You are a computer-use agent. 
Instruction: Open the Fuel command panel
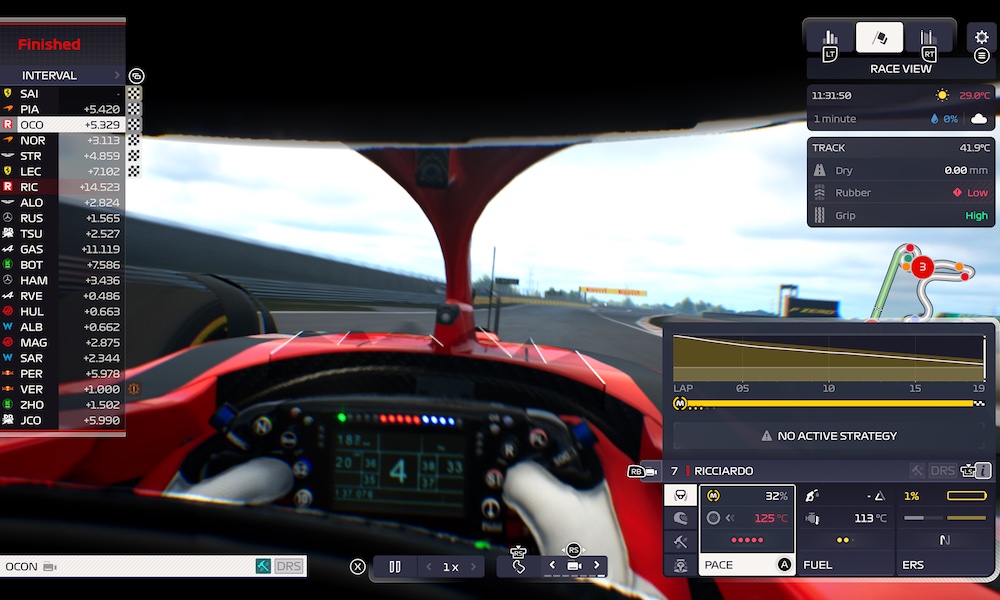pyautogui.click(x=846, y=531)
